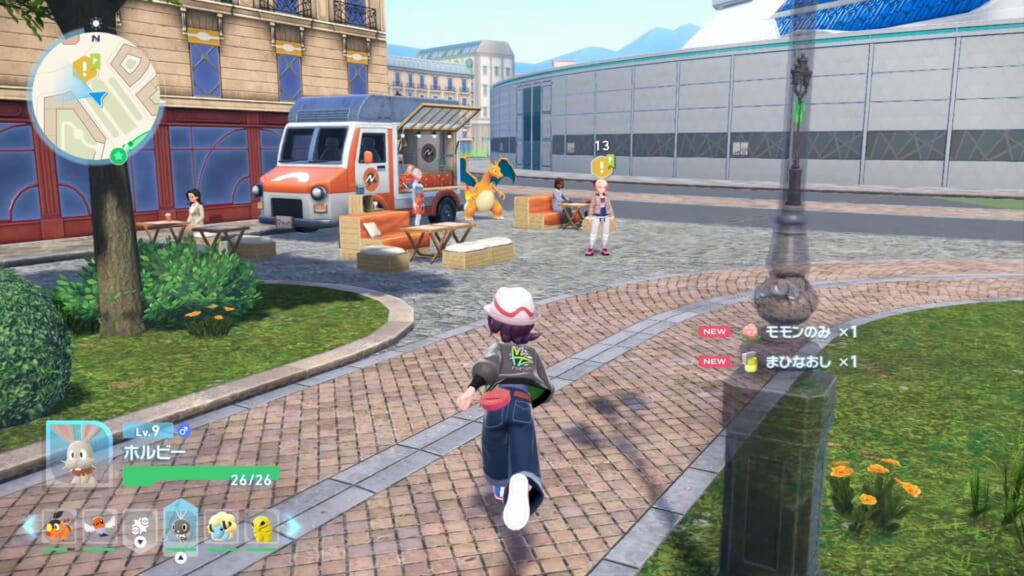Screen dimensions: 1024x576
Task: Select the green star marker on minimap edge
Action: click(x=118, y=155)
